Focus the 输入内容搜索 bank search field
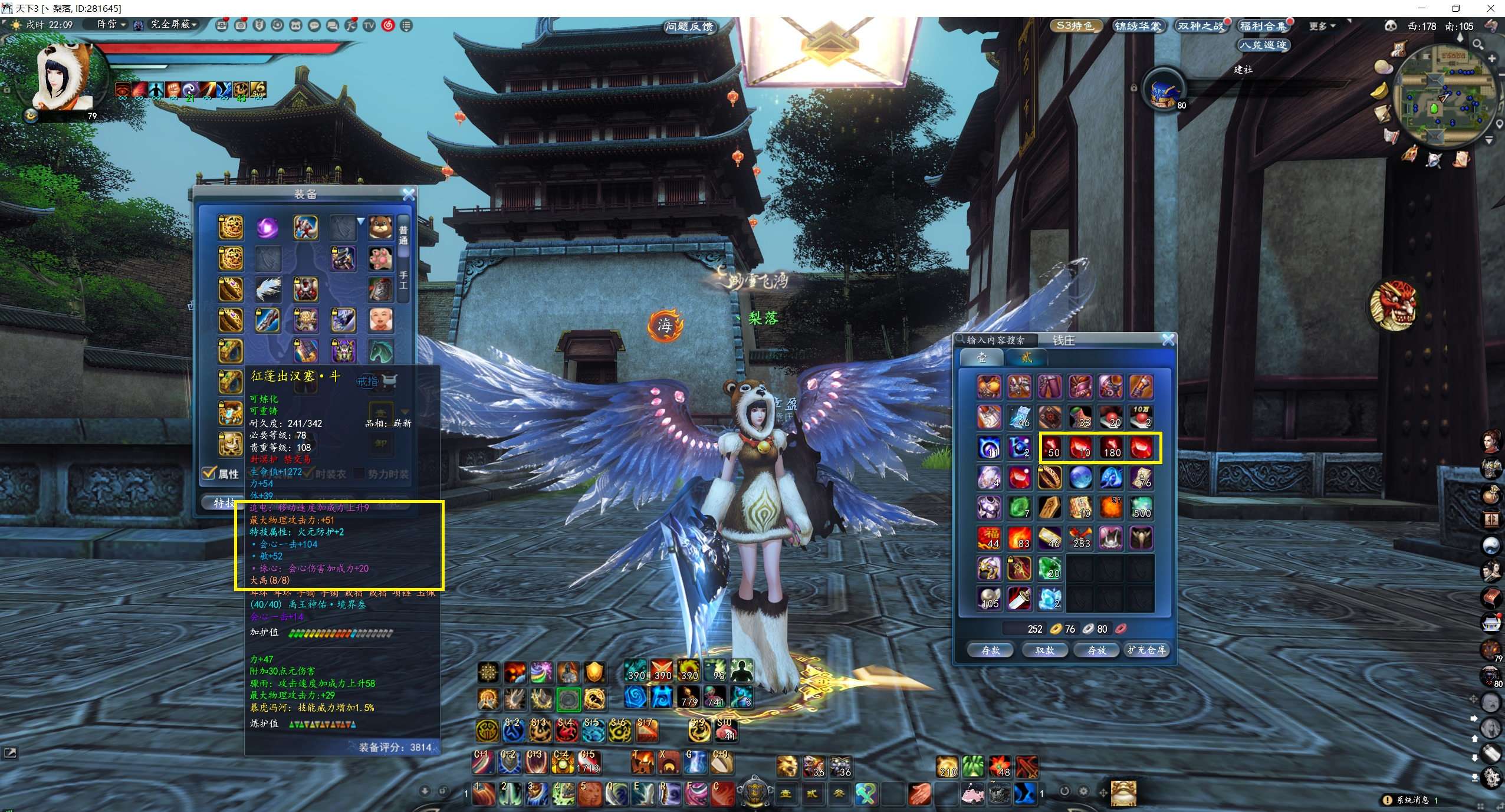This screenshot has height=812, width=1505. tap(995, 340)
